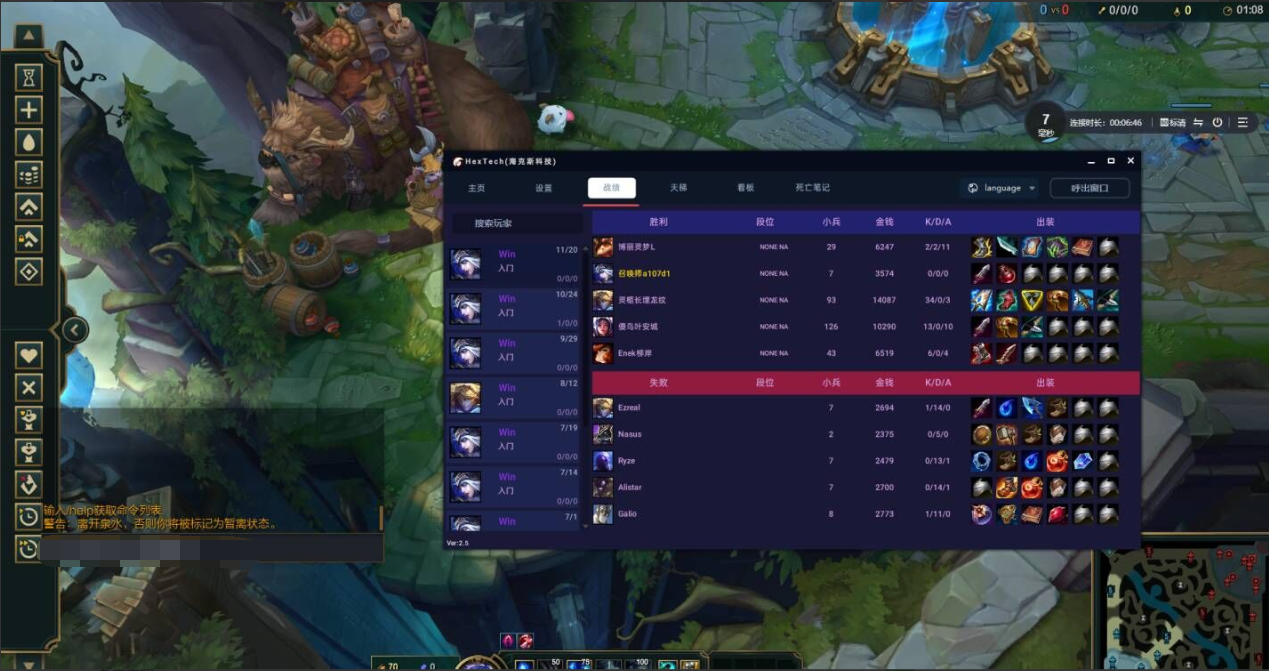Image resolution: width=1269 pixels, height=671 pixels.
Task: Select the Ryze row in losing team
Action: pos(626,461)
